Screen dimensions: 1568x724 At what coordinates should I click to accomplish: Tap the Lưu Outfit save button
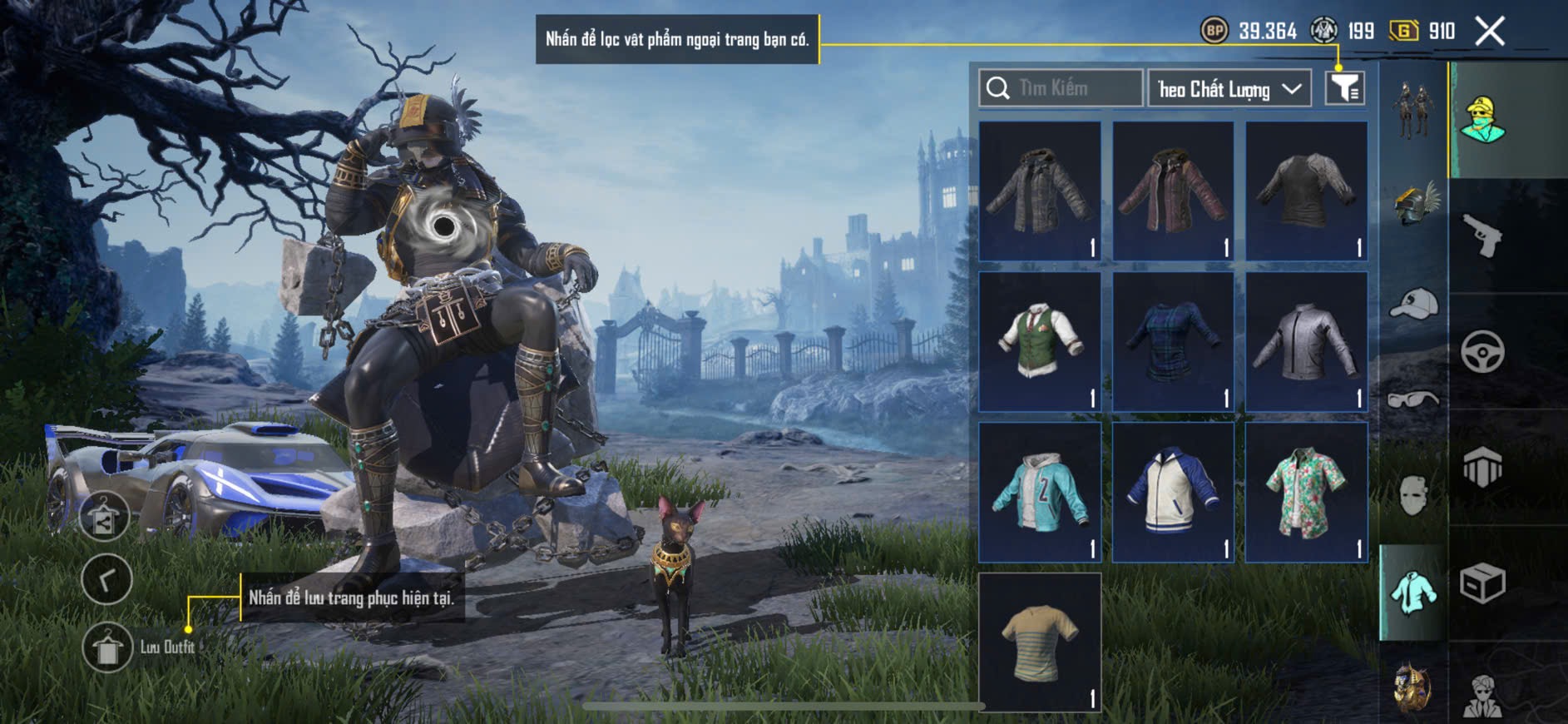tap(107, 647)
